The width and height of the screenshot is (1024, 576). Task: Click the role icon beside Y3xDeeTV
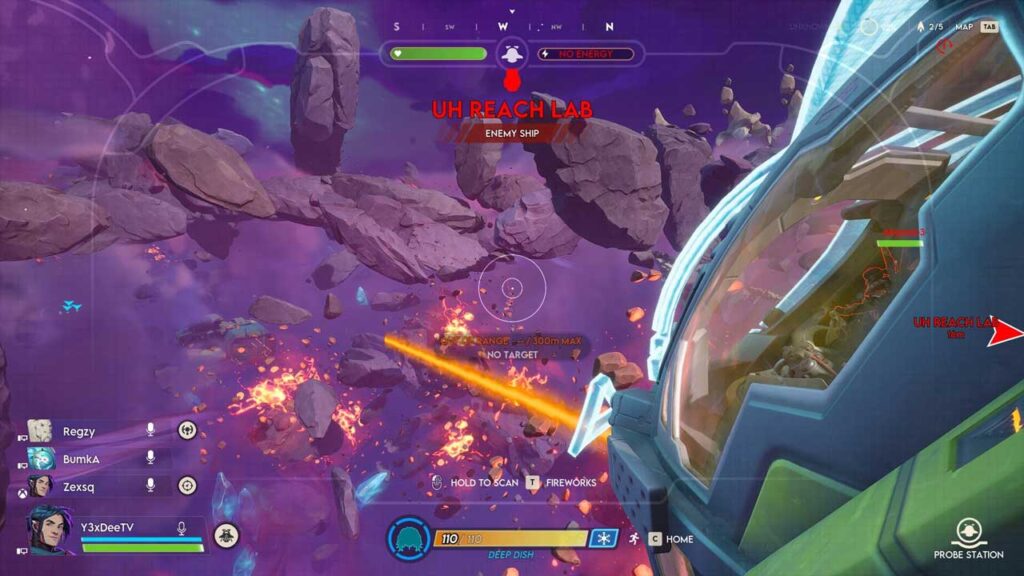(x=227, y=535)
